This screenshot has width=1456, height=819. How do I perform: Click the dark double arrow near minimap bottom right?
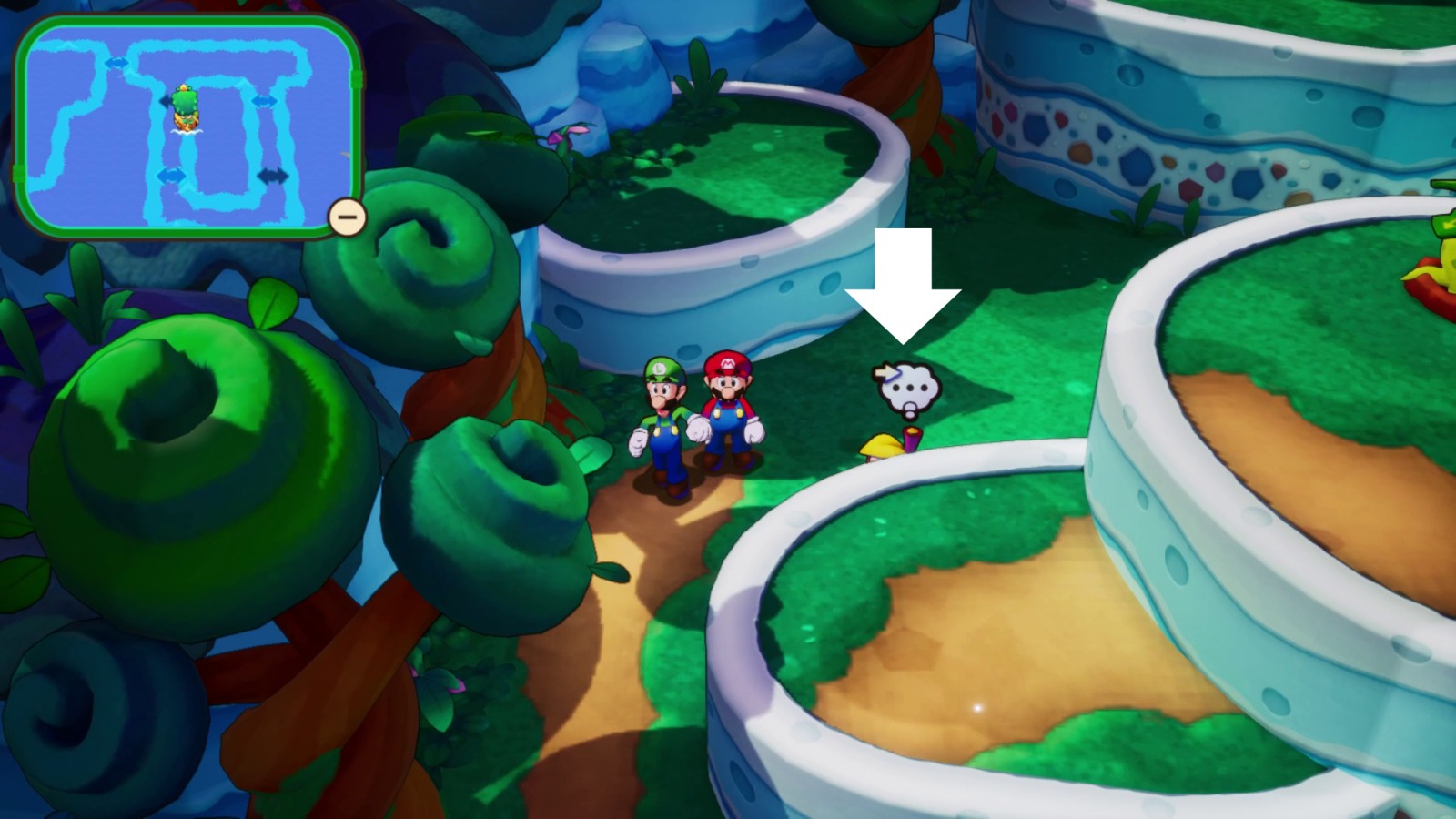click(272, 175)
